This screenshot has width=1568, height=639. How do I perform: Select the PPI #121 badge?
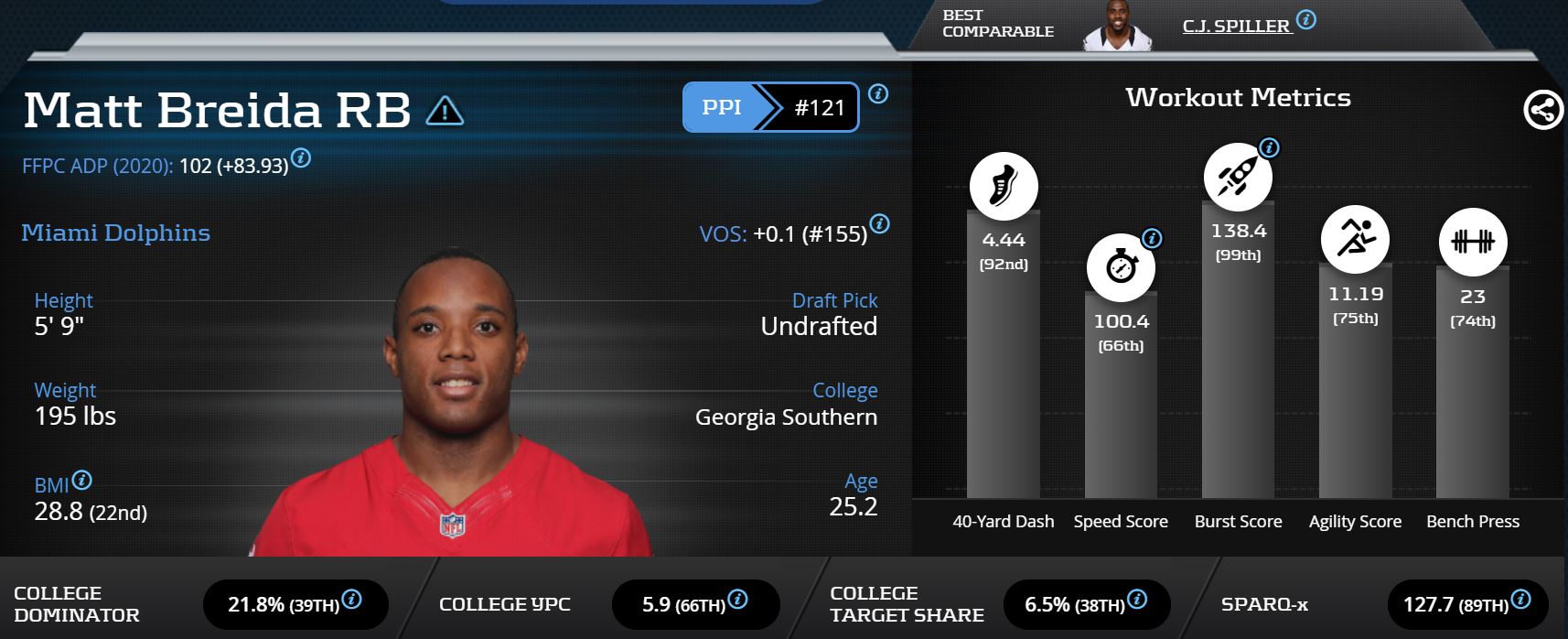point(770,107)
